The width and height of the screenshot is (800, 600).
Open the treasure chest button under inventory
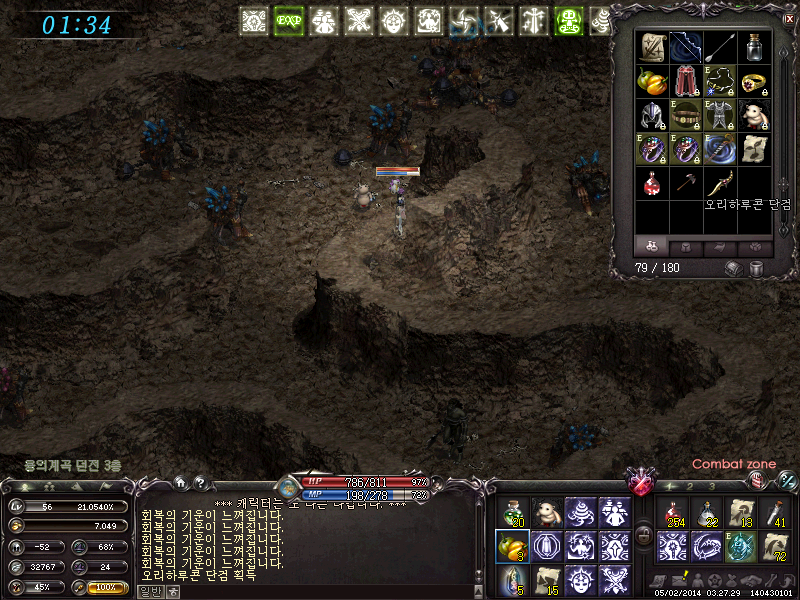pos(733,268)
